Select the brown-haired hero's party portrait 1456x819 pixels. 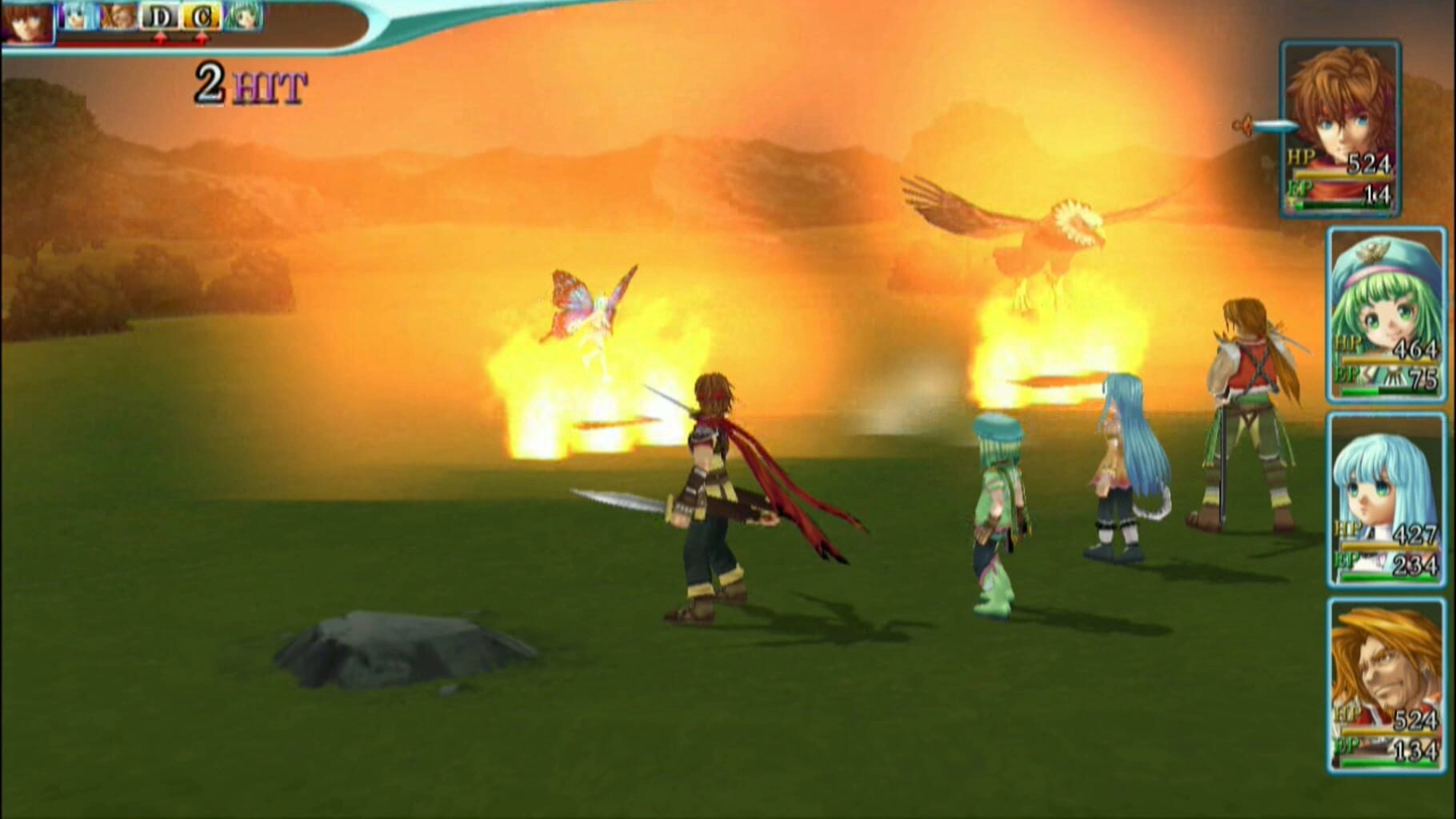(1341, 128)
